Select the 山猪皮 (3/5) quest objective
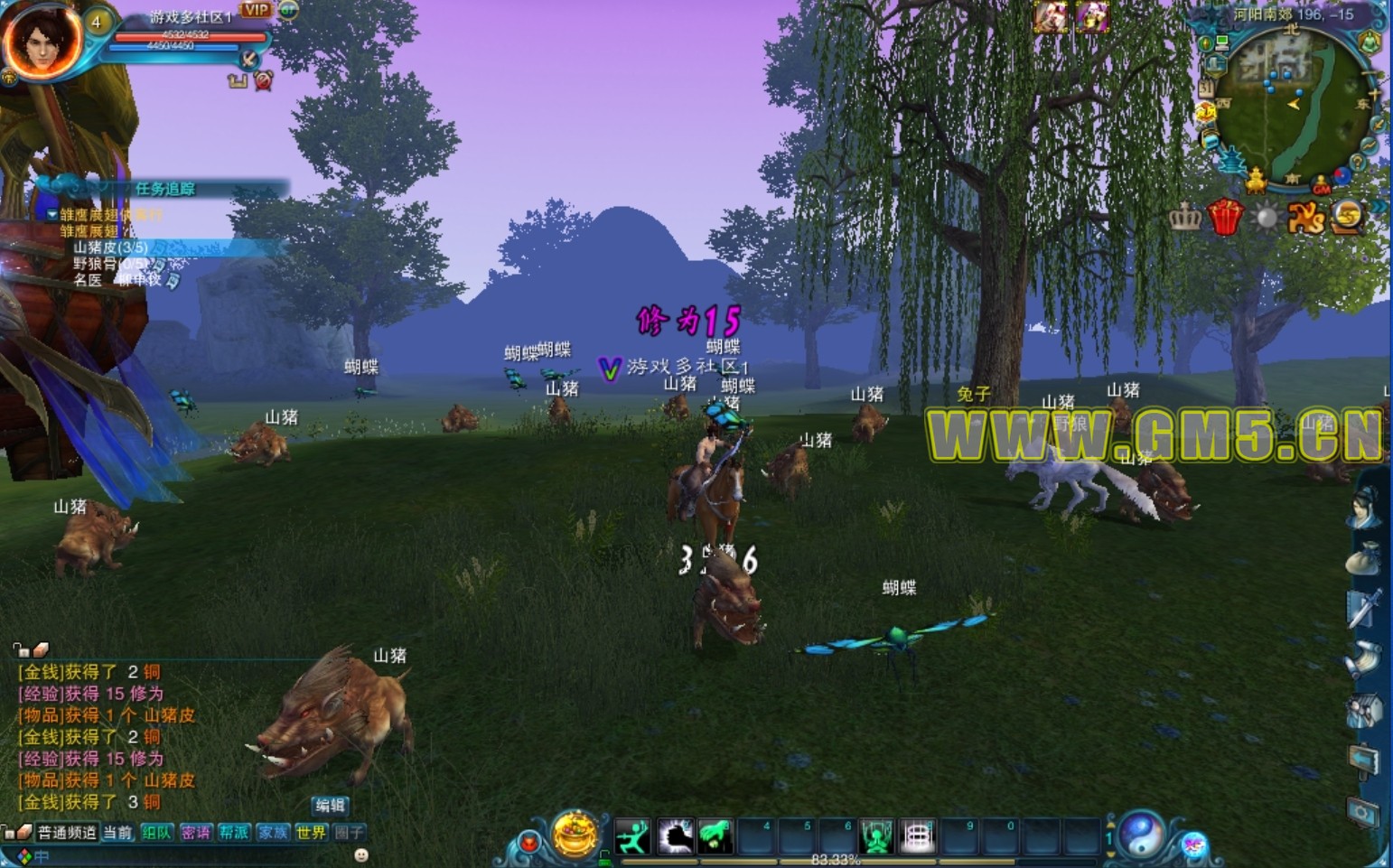The image size is (1393, 868). pyautogui.click(x=110, y=247)
